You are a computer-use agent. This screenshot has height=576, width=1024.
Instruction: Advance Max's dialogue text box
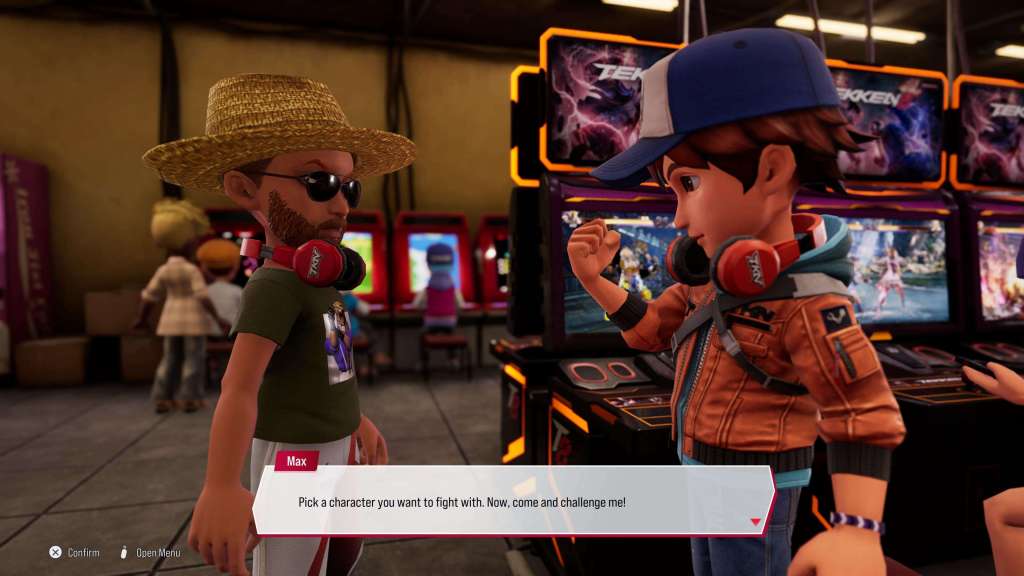coord(512,501)
